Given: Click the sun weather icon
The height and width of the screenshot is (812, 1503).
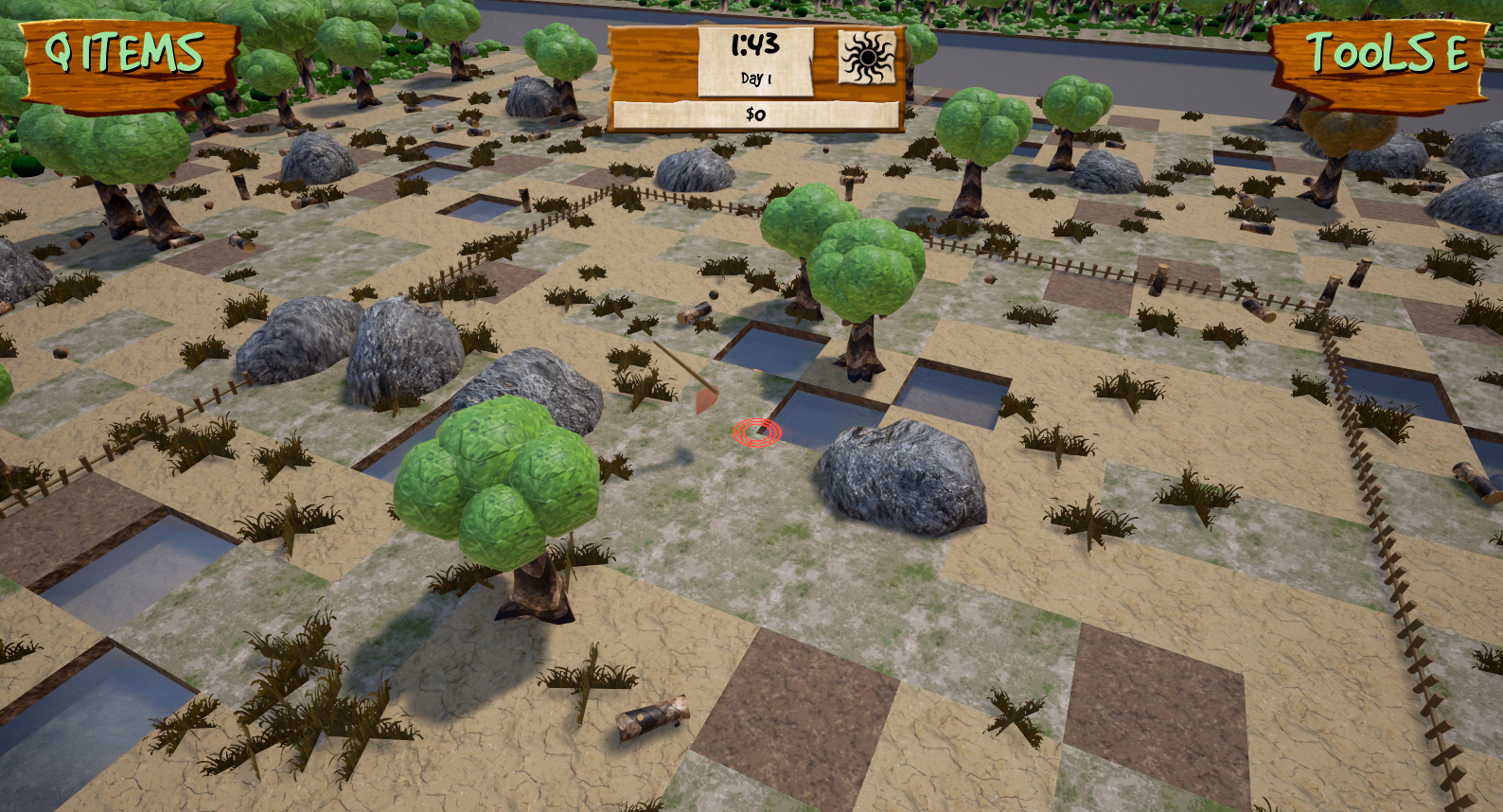Looking at the screenshot, I should (x=867, y=57).
